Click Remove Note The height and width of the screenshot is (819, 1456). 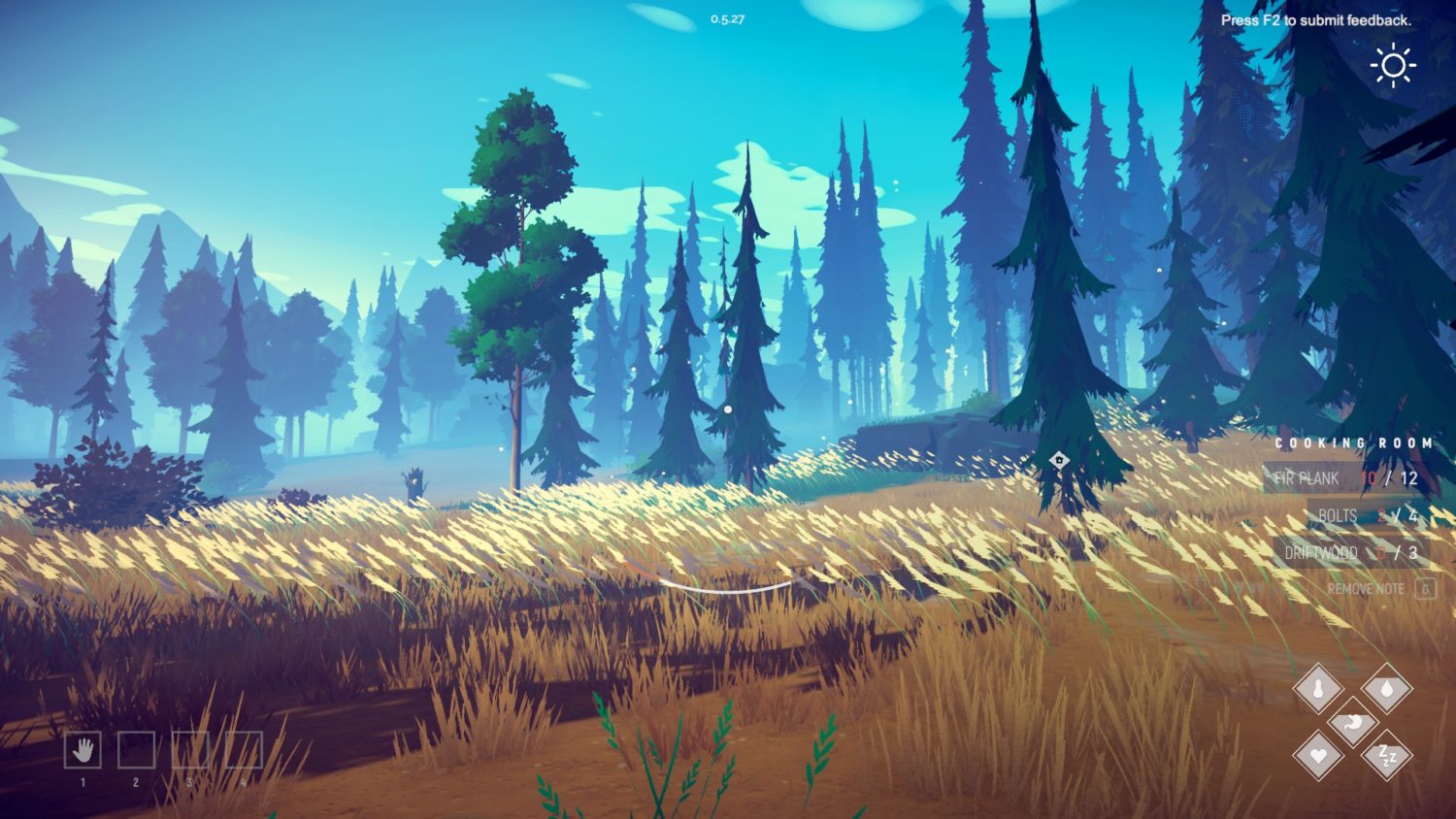pos(1369,589)
